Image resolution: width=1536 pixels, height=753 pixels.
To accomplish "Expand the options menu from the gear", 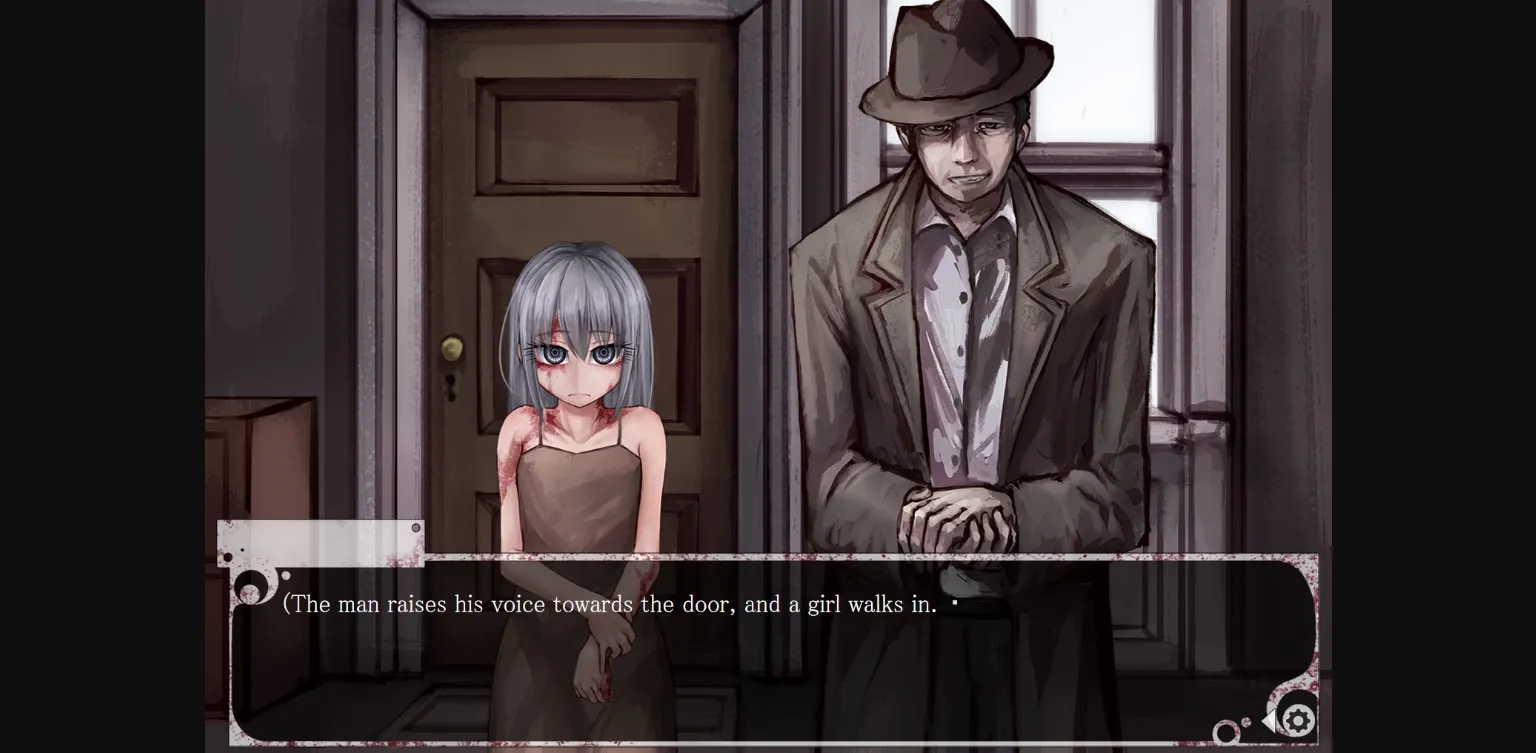I will 1297,720.
